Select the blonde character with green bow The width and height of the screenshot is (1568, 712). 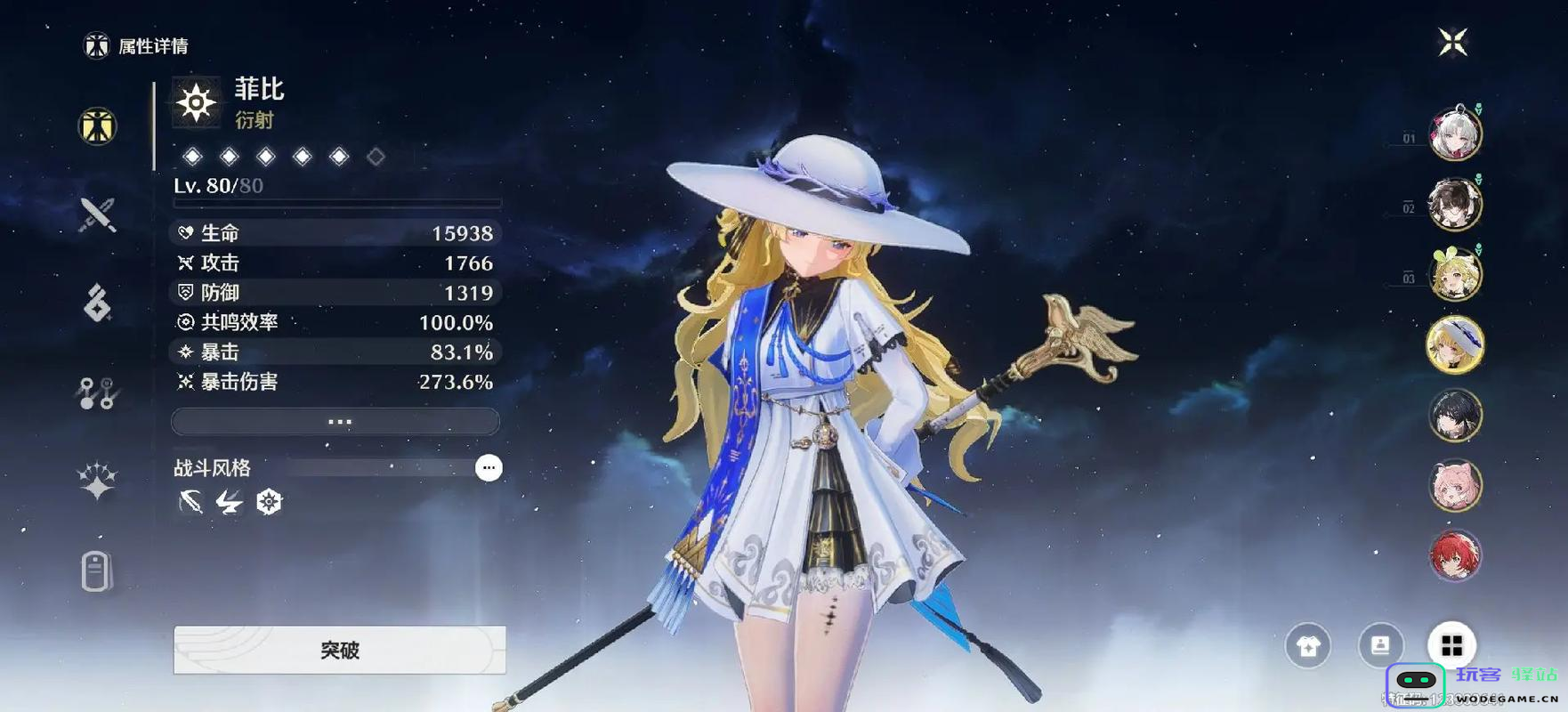coord(1455,274)
